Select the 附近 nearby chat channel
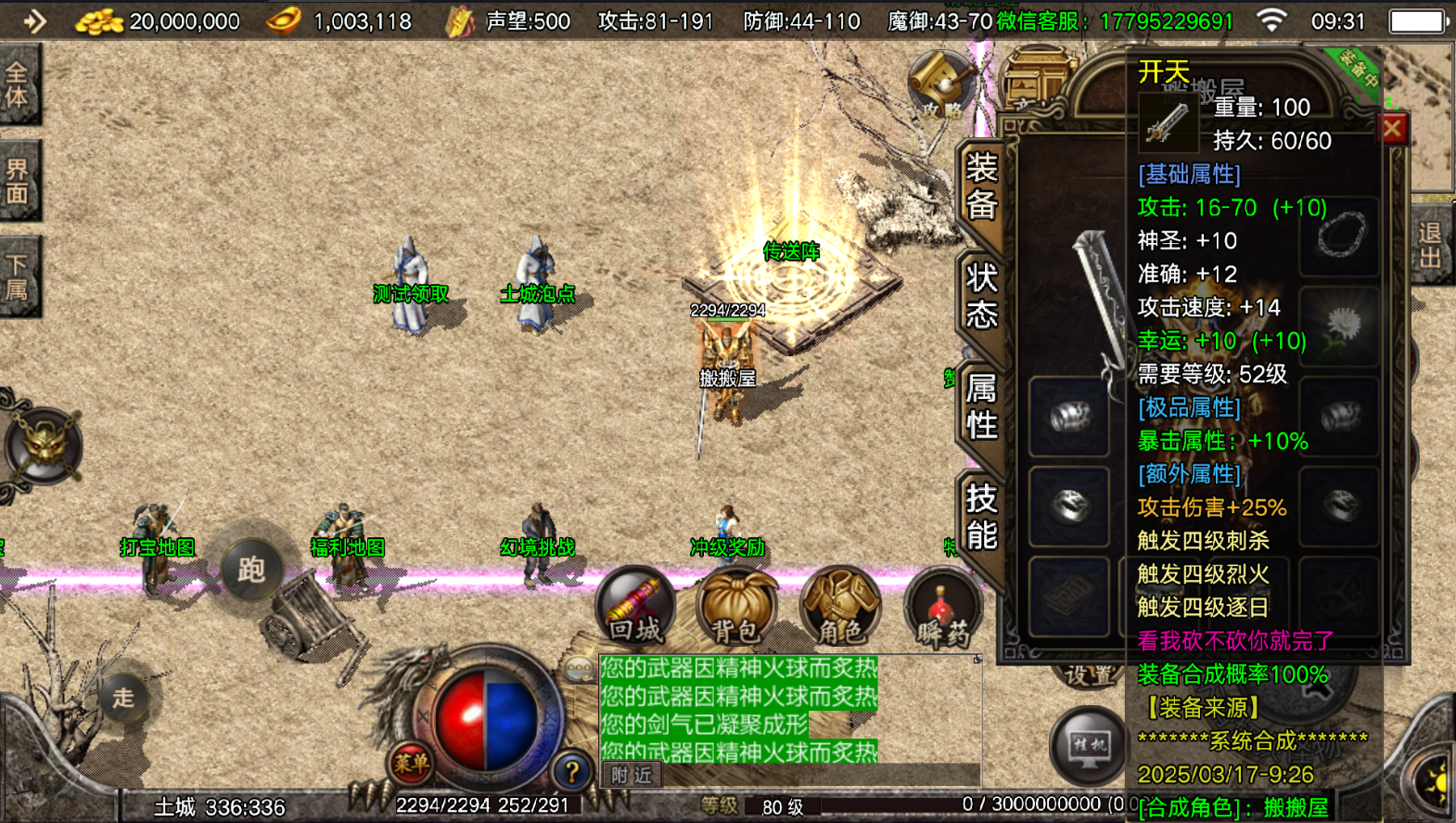The image size is (1456, 823). coord(632,775)
